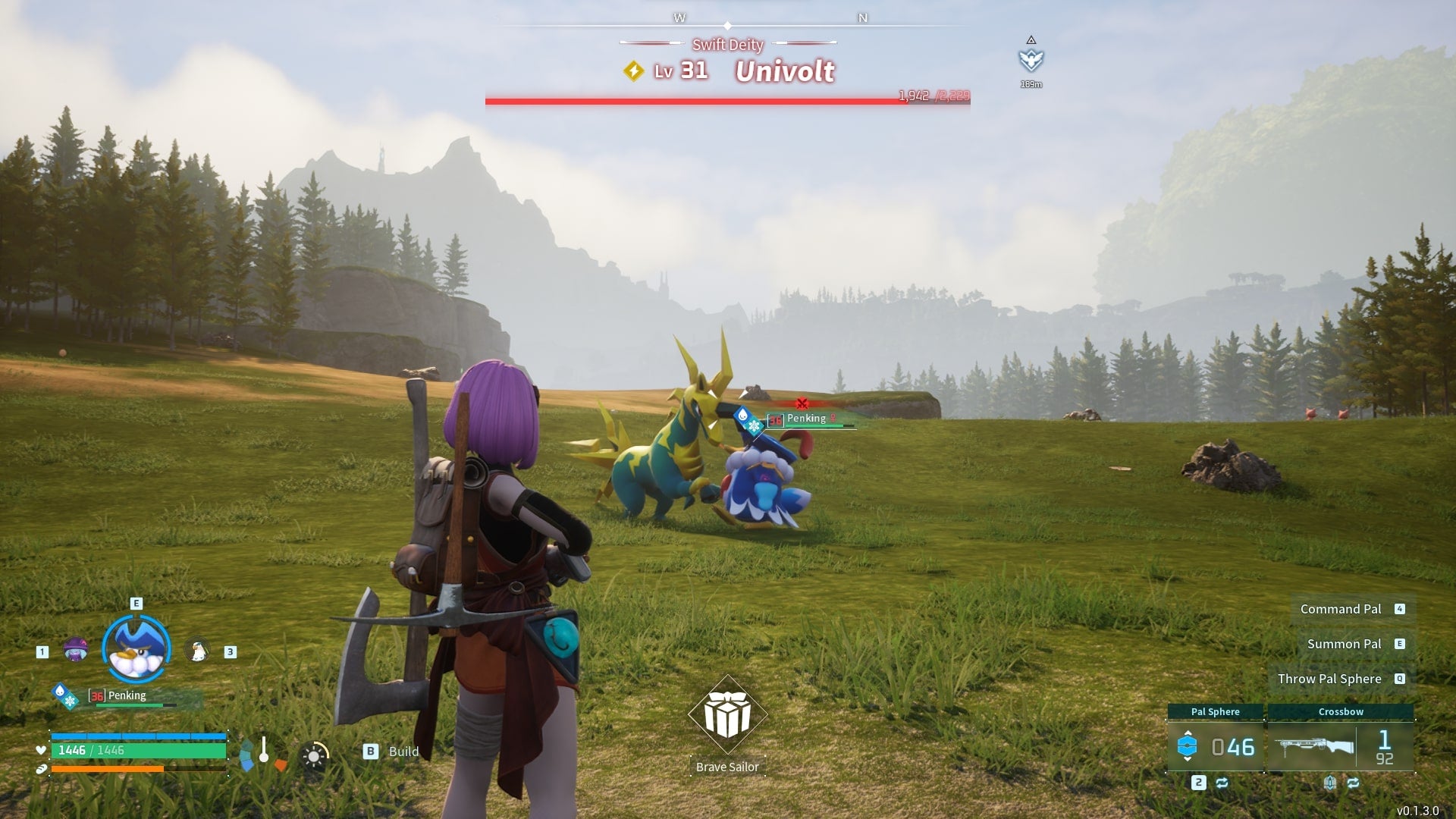Select the Summon Pal option

point(1345,644)
